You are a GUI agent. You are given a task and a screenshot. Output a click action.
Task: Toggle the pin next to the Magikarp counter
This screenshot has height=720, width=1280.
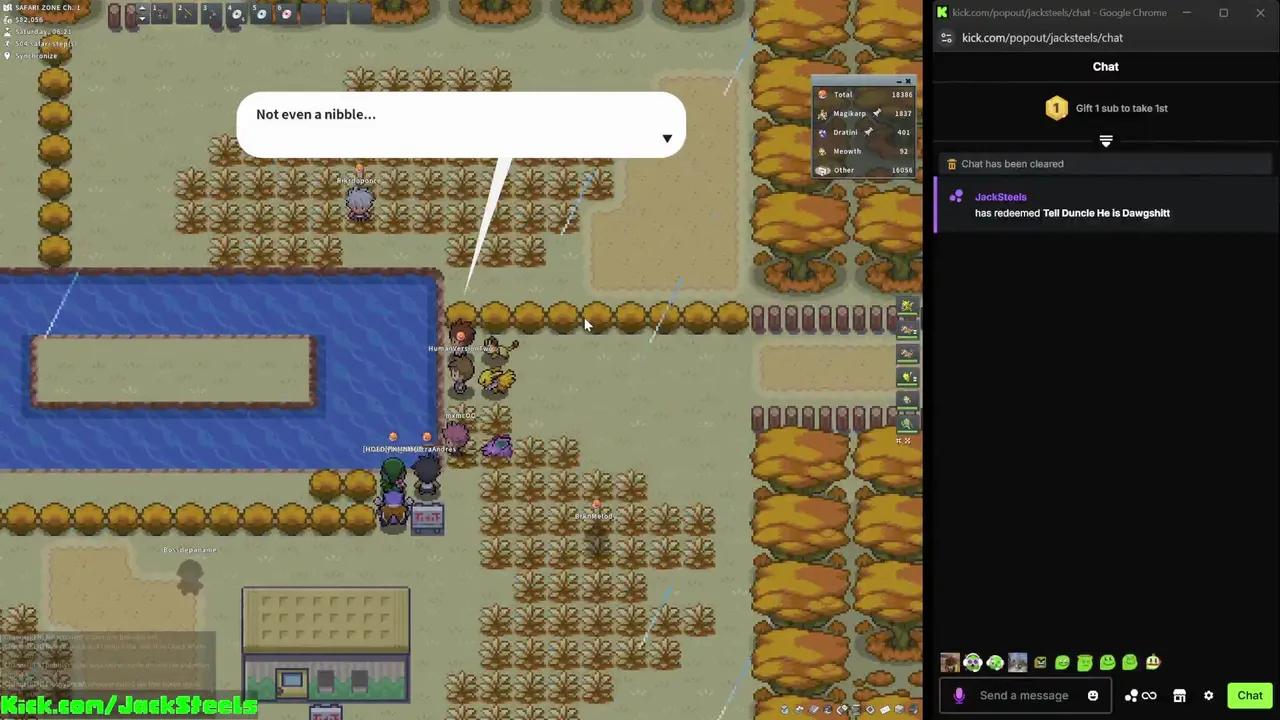click(x=877, y=113)
